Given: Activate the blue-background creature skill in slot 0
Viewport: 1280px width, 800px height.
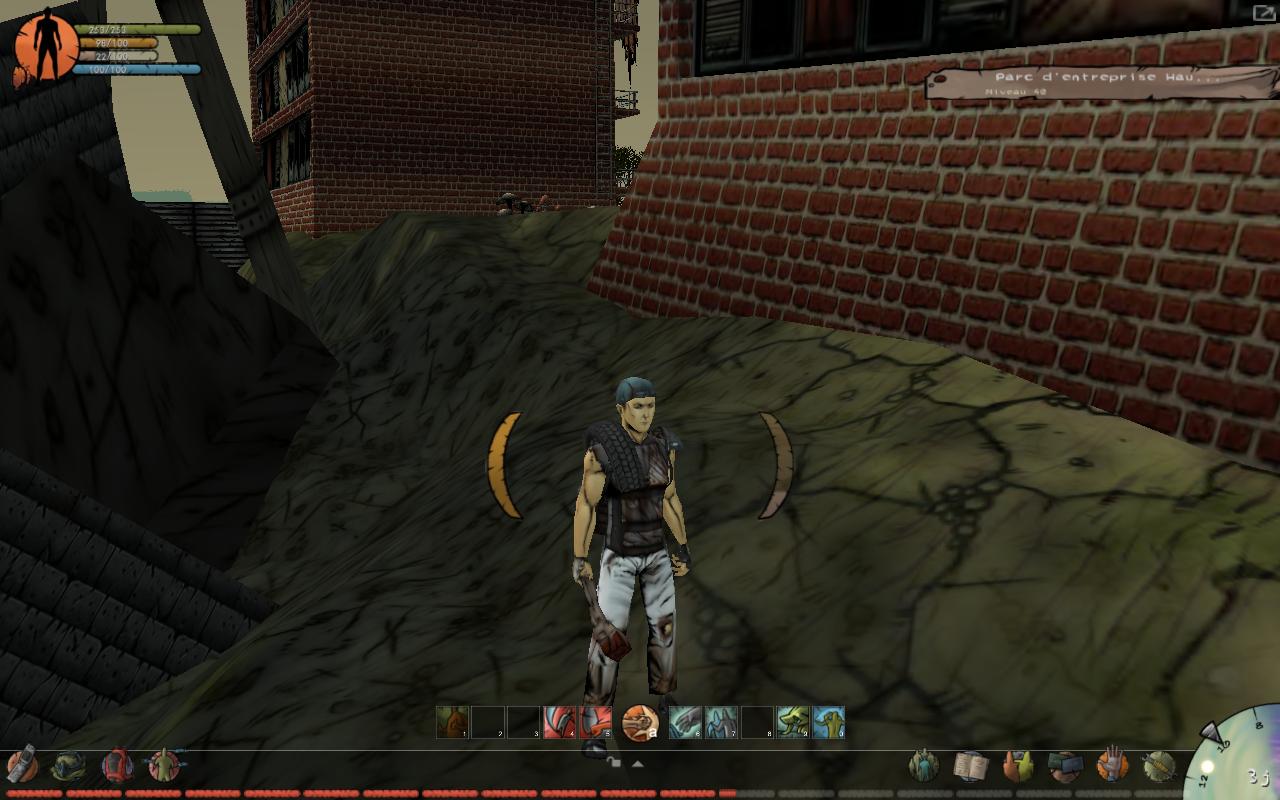Looking at the screenshot, I should 829,722.
